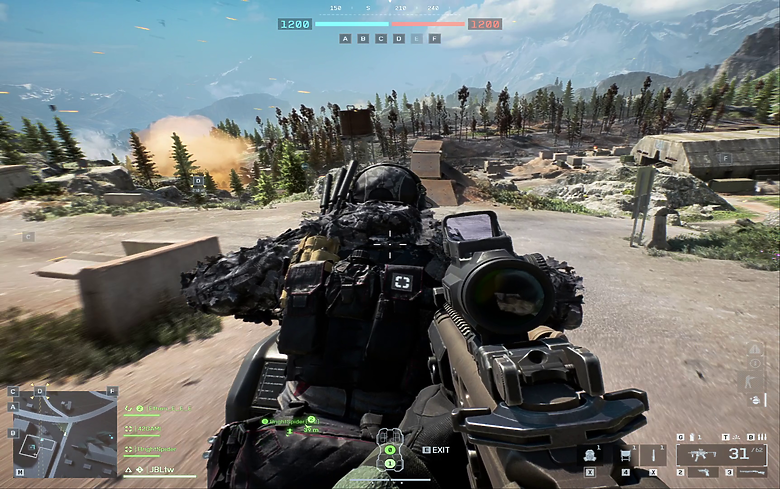
Task: Select objective F in the capture point row
Action: click(x=434, y=39)
